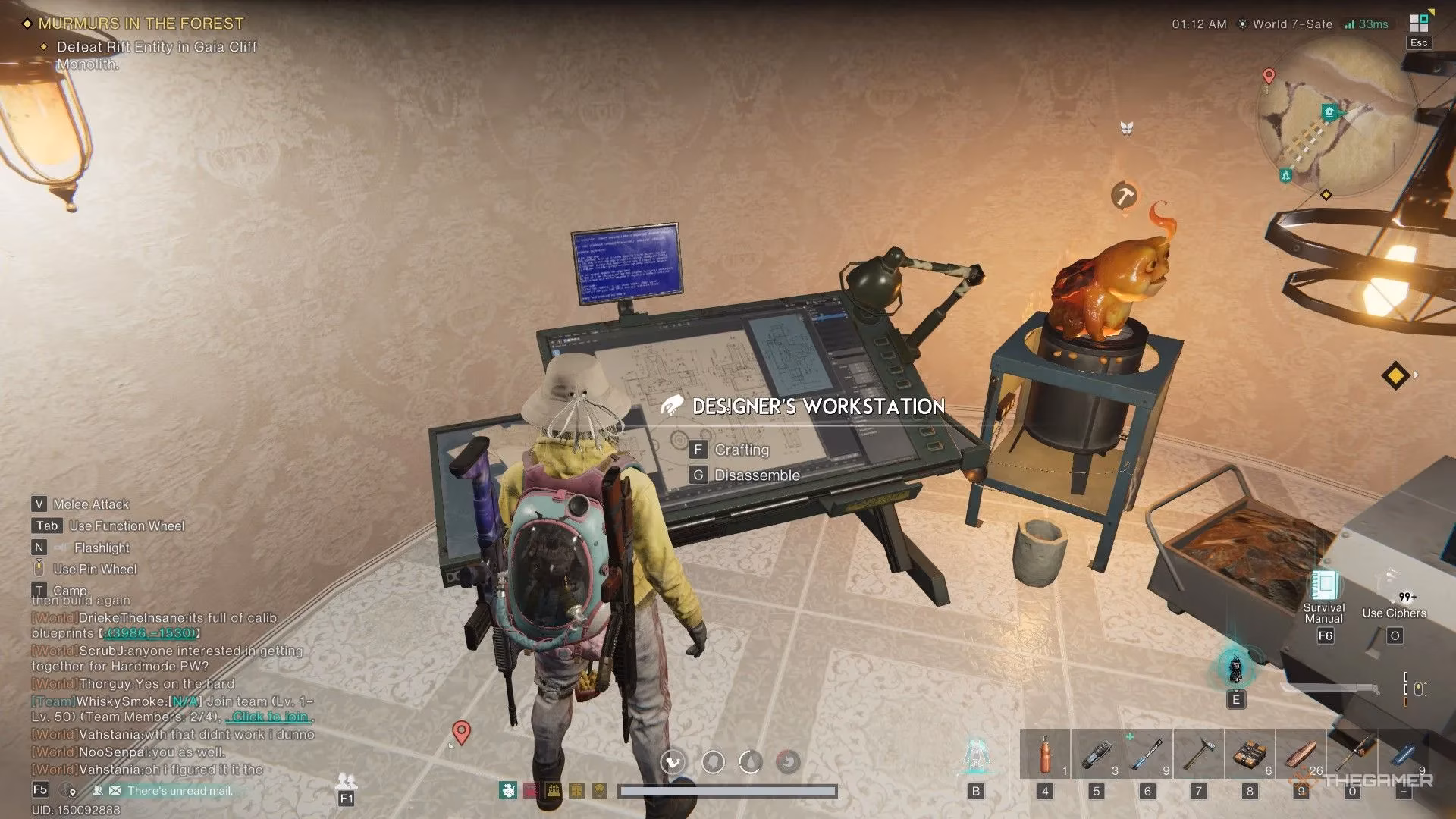Image resolution: width=1456 pixels, height=819 pixels.
Task: Open the Murmurs in the Forest quest tracker
Action: [x=141, y=24]
